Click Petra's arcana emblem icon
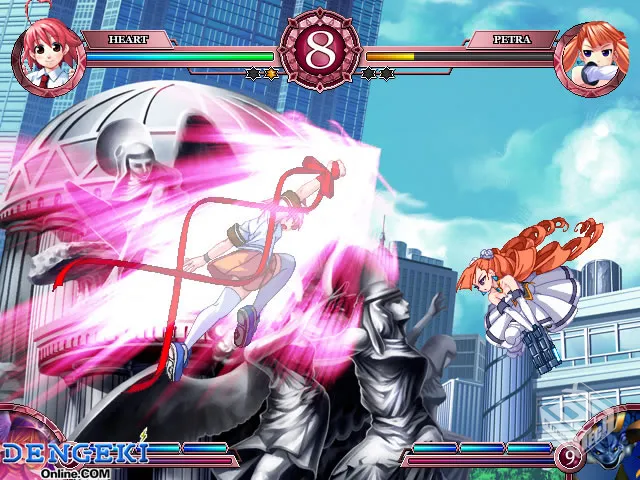Image resolution: width=640 pixels, height=480 pixels. pyautogui.click(x=612, y=446)
